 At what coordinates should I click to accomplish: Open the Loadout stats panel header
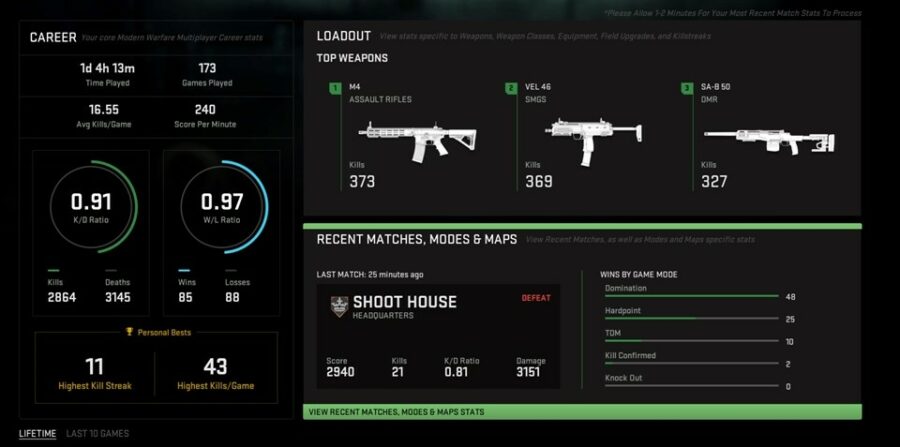coord(344,36)
